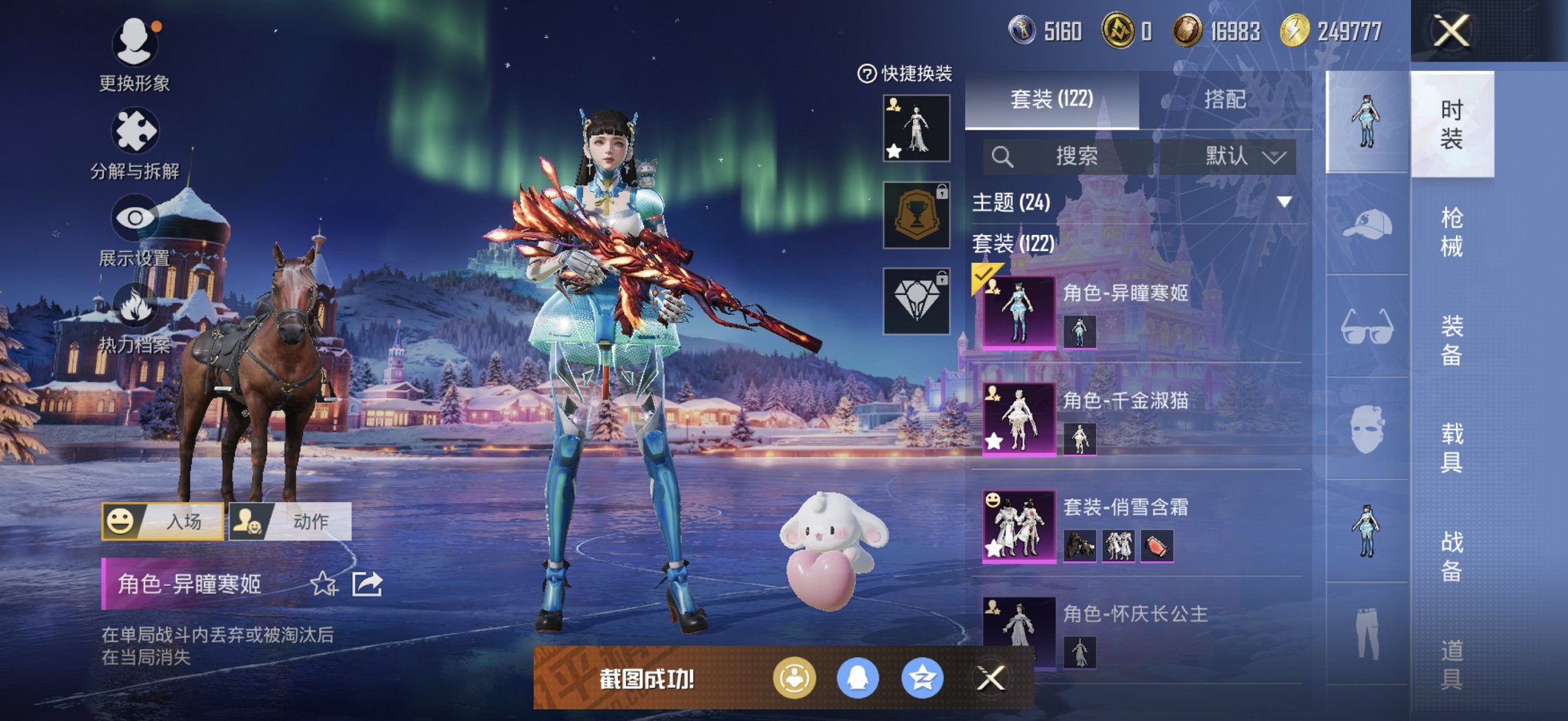1568x721 pixels.
Task: Switch to the 搭配 matching tab
Action: [x=1225, y=99]
